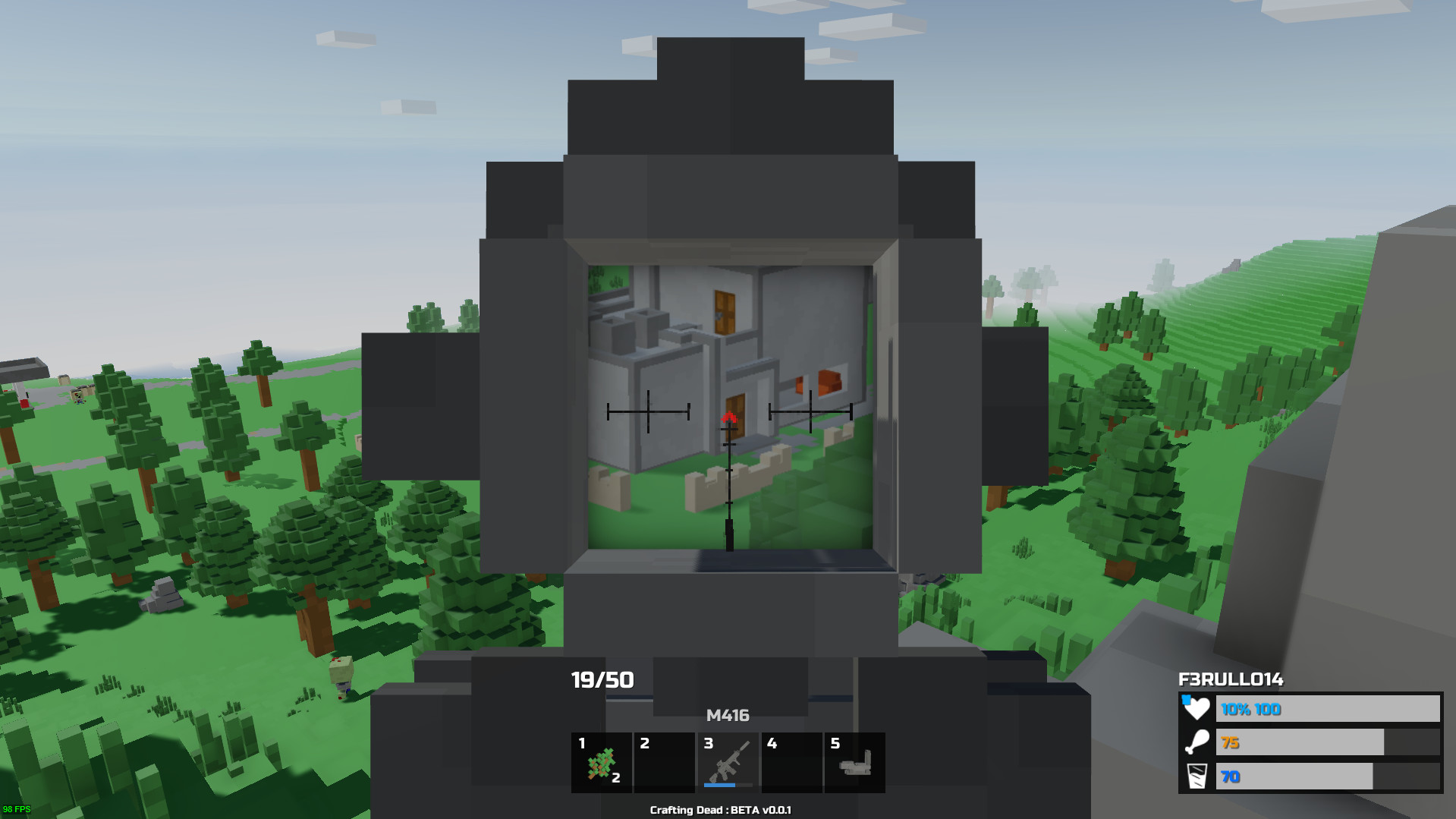Click the thirst glass icon
The width and height of the screenshot is (1456, 819).
1196,776
